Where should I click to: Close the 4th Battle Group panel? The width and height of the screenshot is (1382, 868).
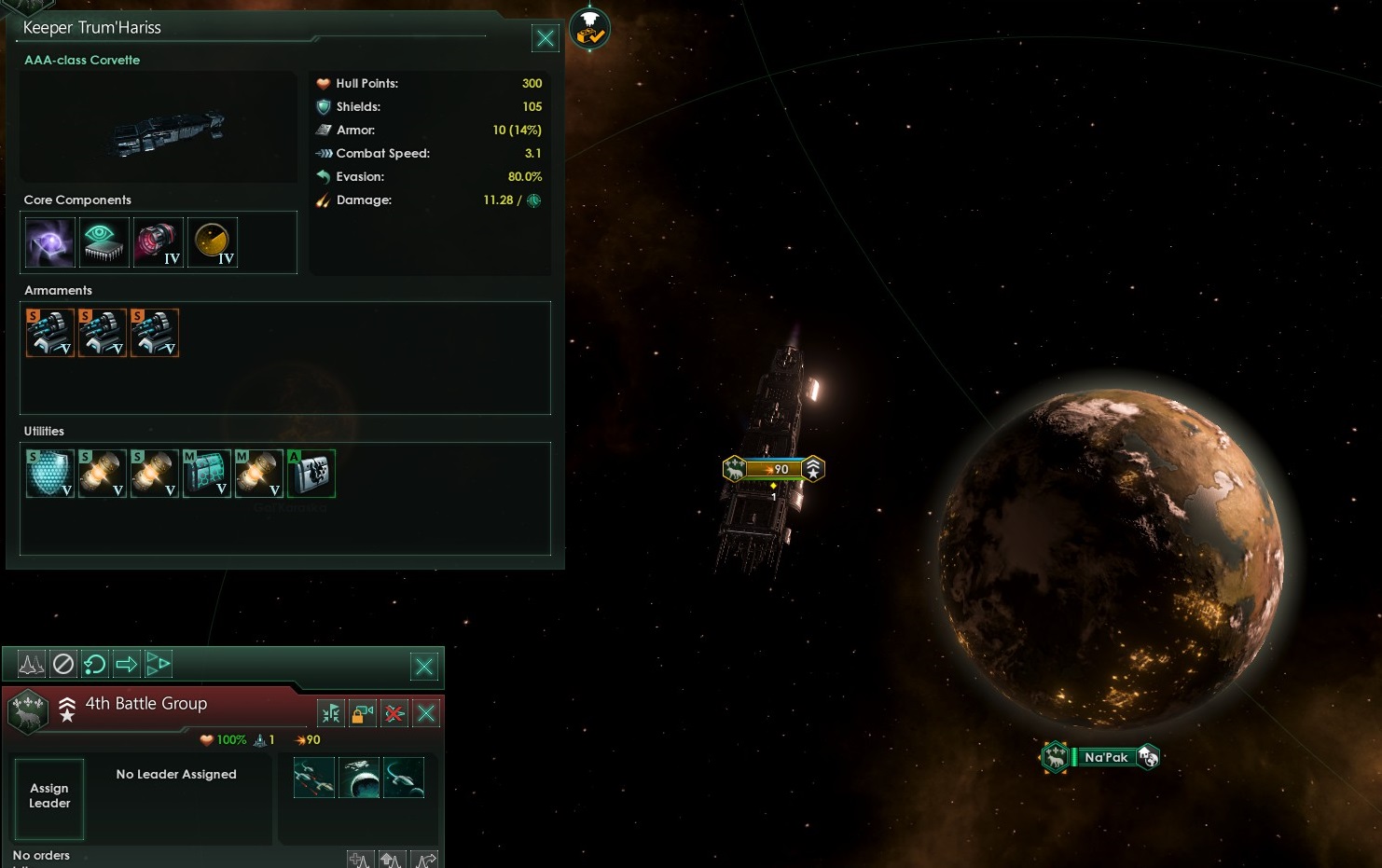click(426, 714)
